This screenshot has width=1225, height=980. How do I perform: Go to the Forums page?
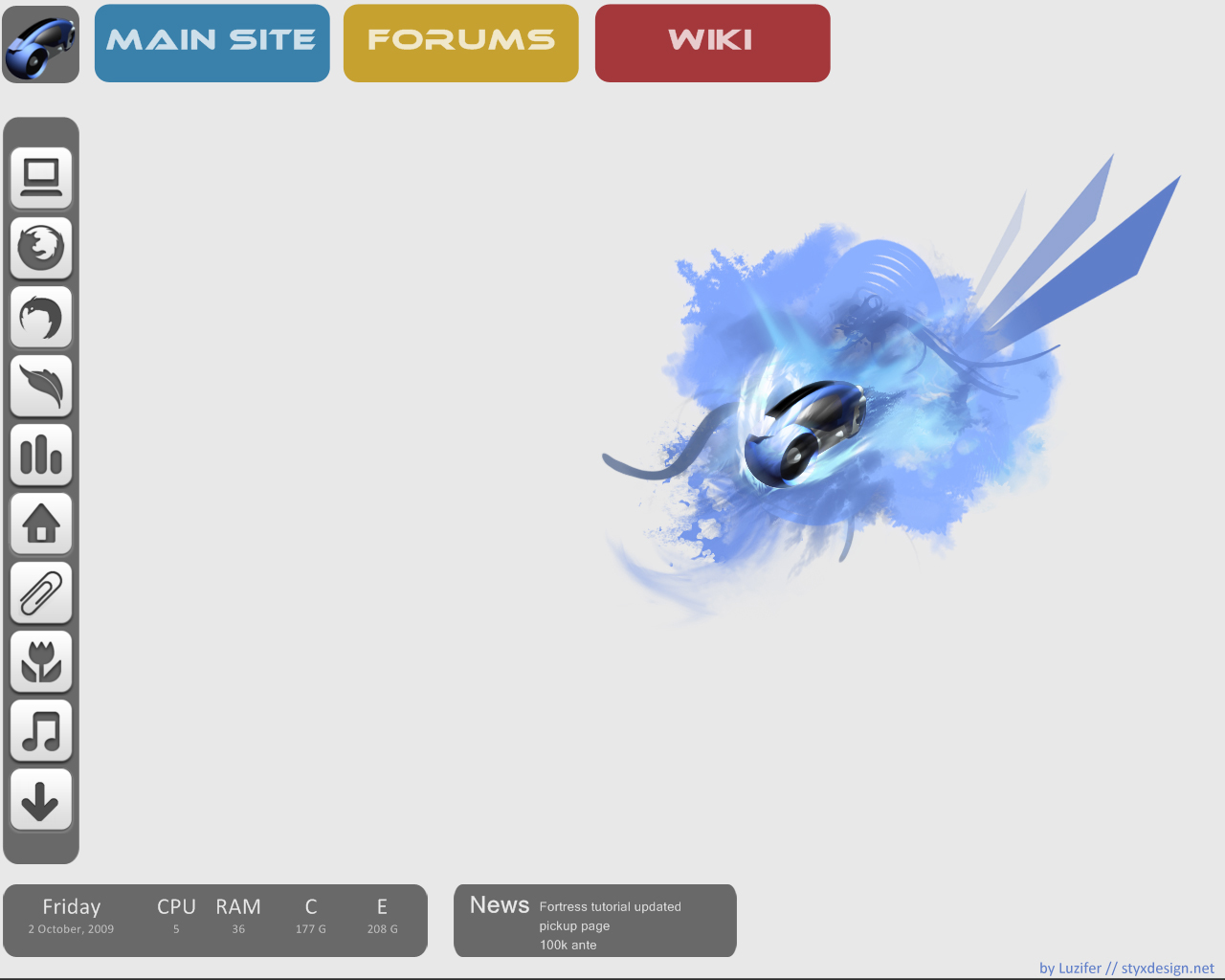pos(460,43)
